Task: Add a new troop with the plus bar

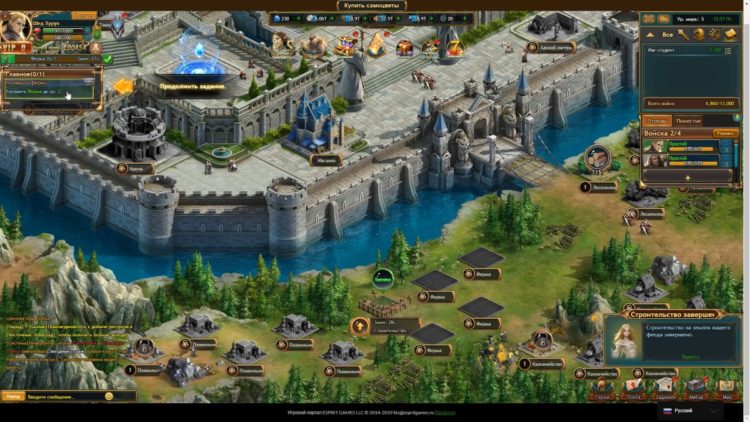Action: click(687, 177)
